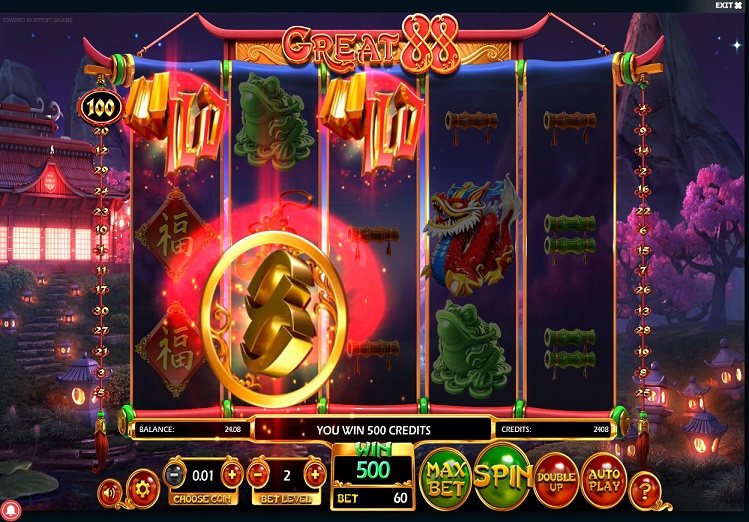Open the help question mark button
Image resolution: width=749 pixels, height=522 pixels.
pos(645,488)
